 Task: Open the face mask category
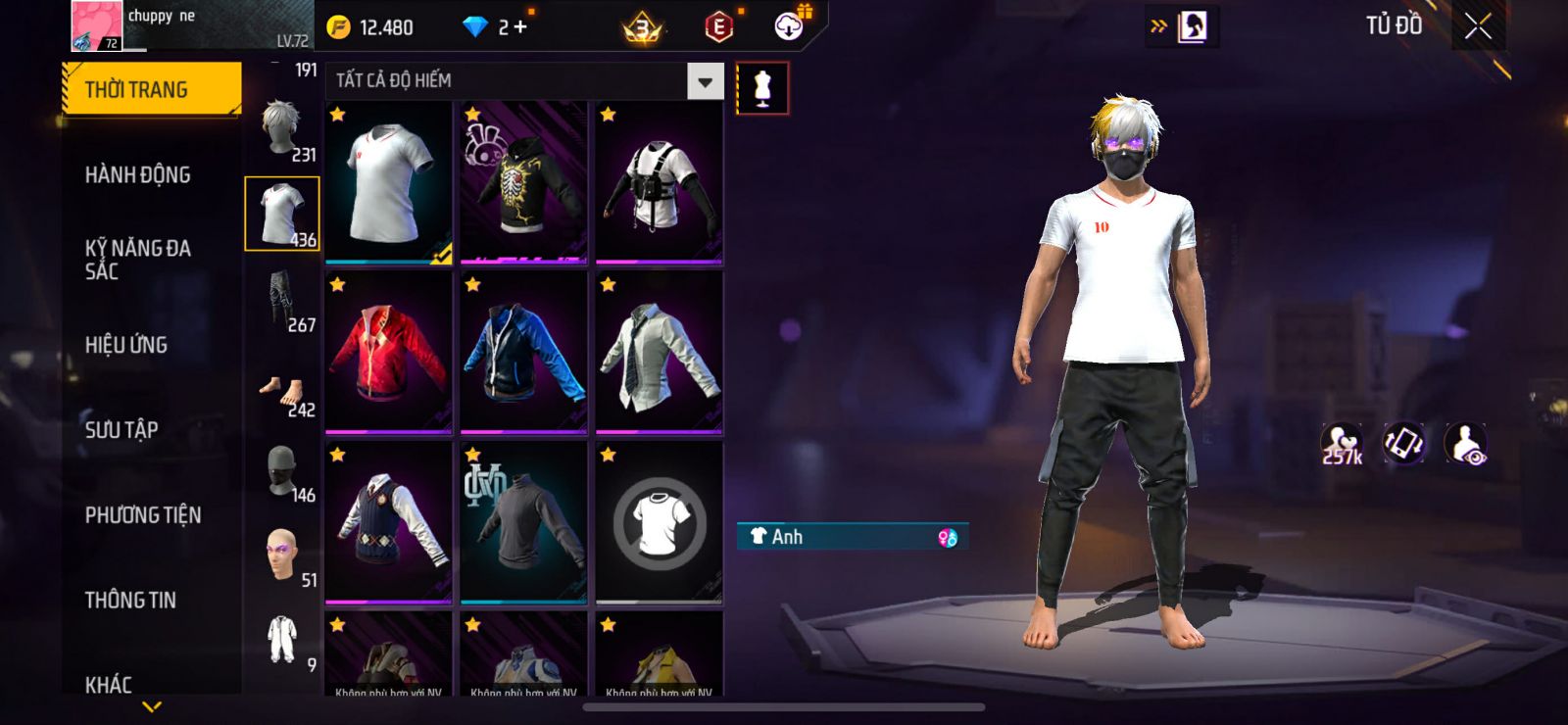282,470
